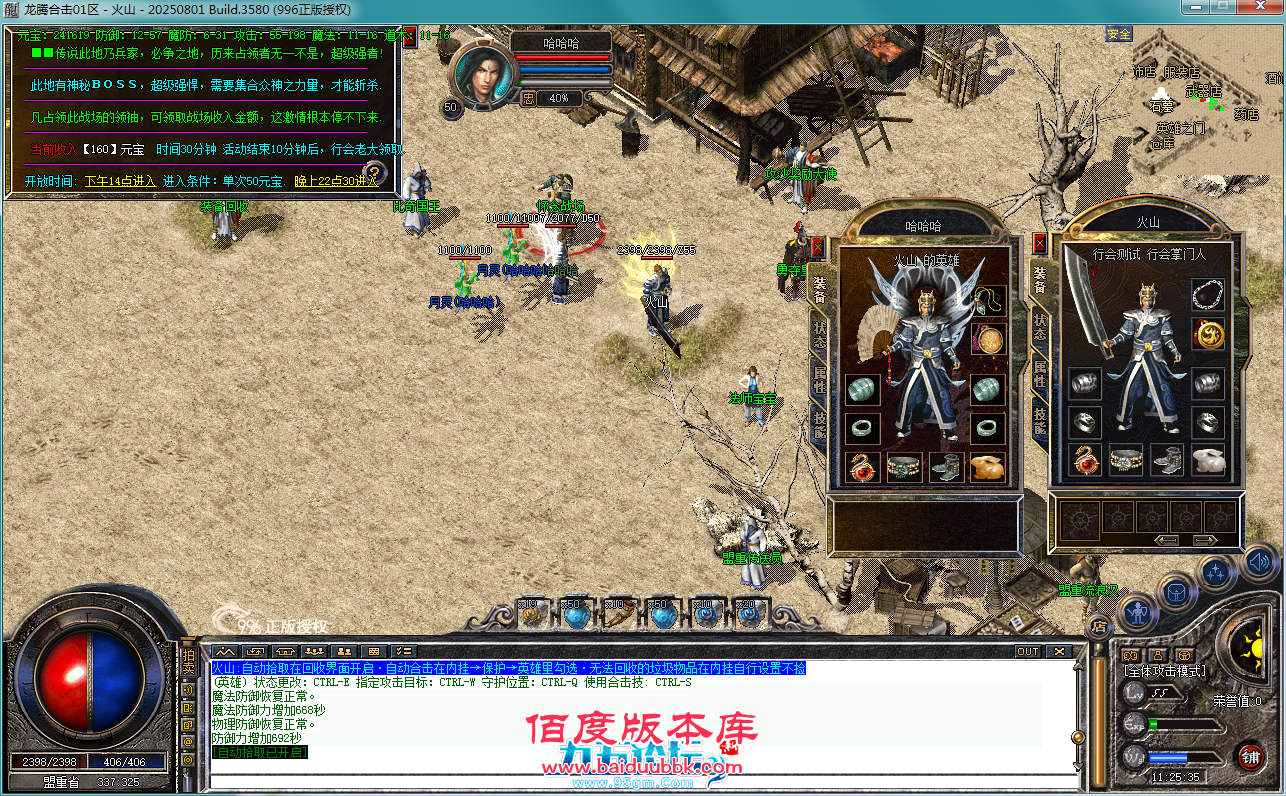Click the keyboard grid icon in the chat toolbar
This screenshot has height=796, width=1286.
click(x=373, y=650)
